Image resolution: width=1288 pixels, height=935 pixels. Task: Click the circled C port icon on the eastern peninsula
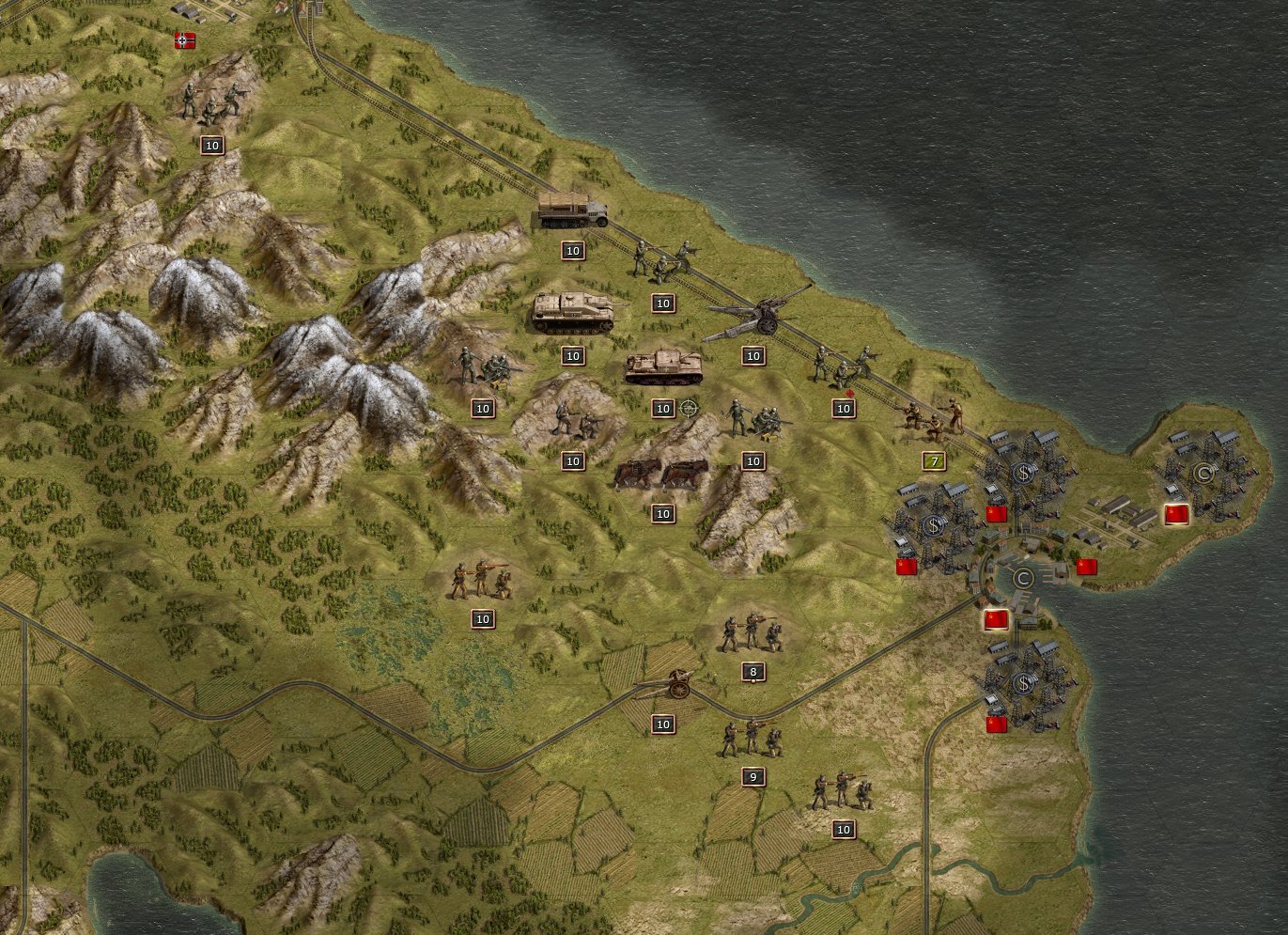click(x=1203, y=473)
